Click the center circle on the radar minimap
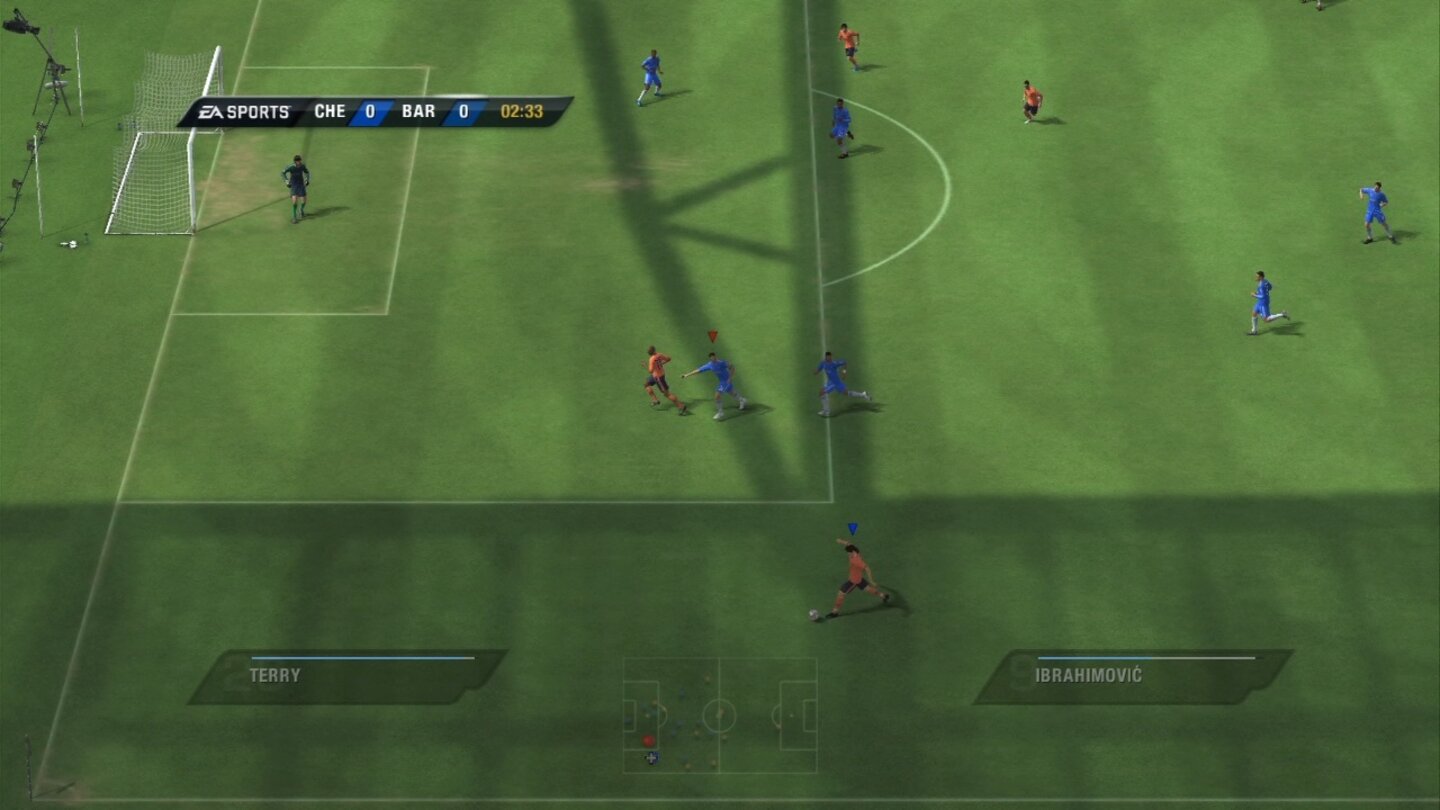Image resolution: width=1440 pixels, height=810 pixels. coord(720,716)
